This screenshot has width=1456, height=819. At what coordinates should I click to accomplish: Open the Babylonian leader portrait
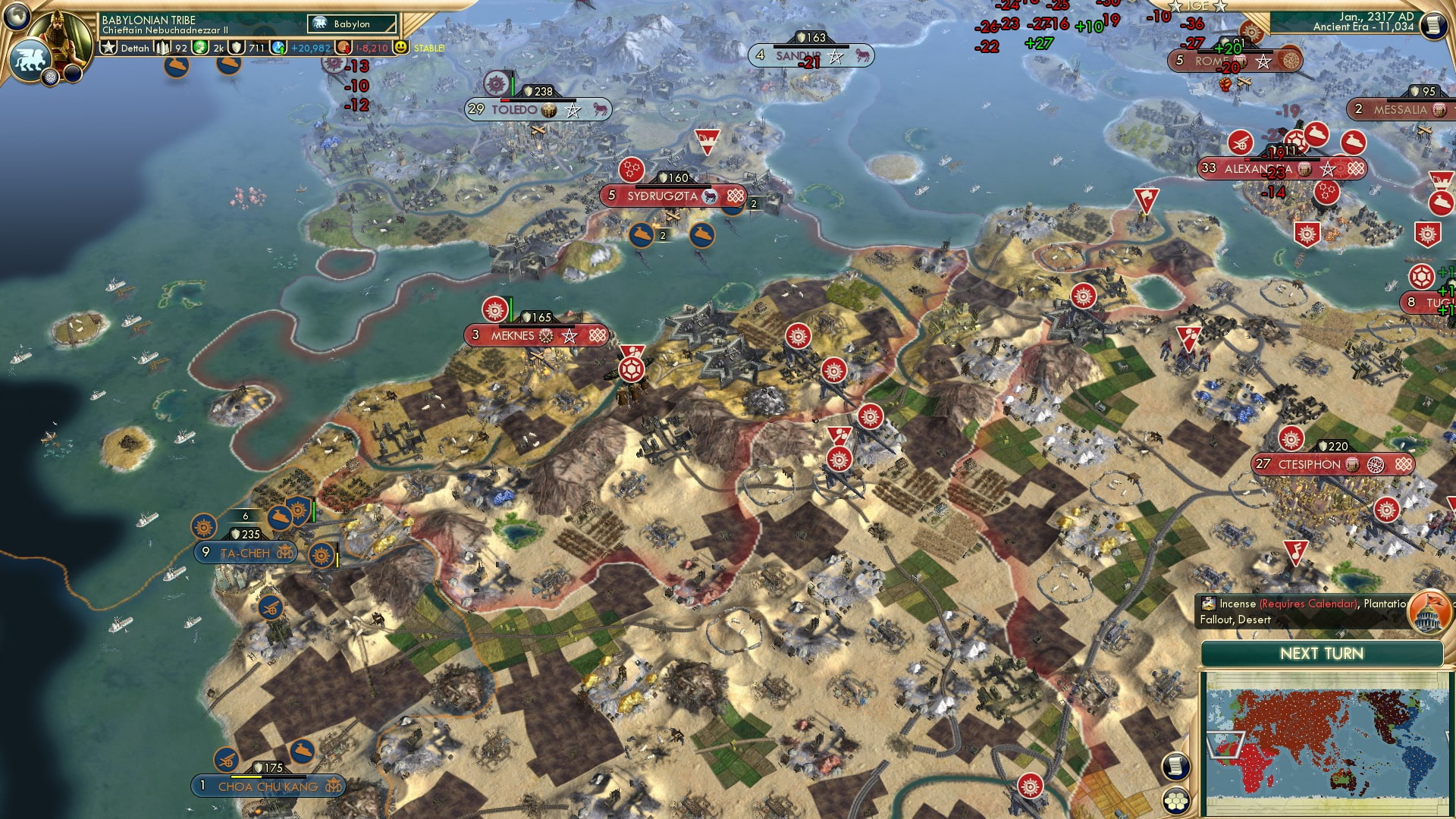tap(61, 35)
